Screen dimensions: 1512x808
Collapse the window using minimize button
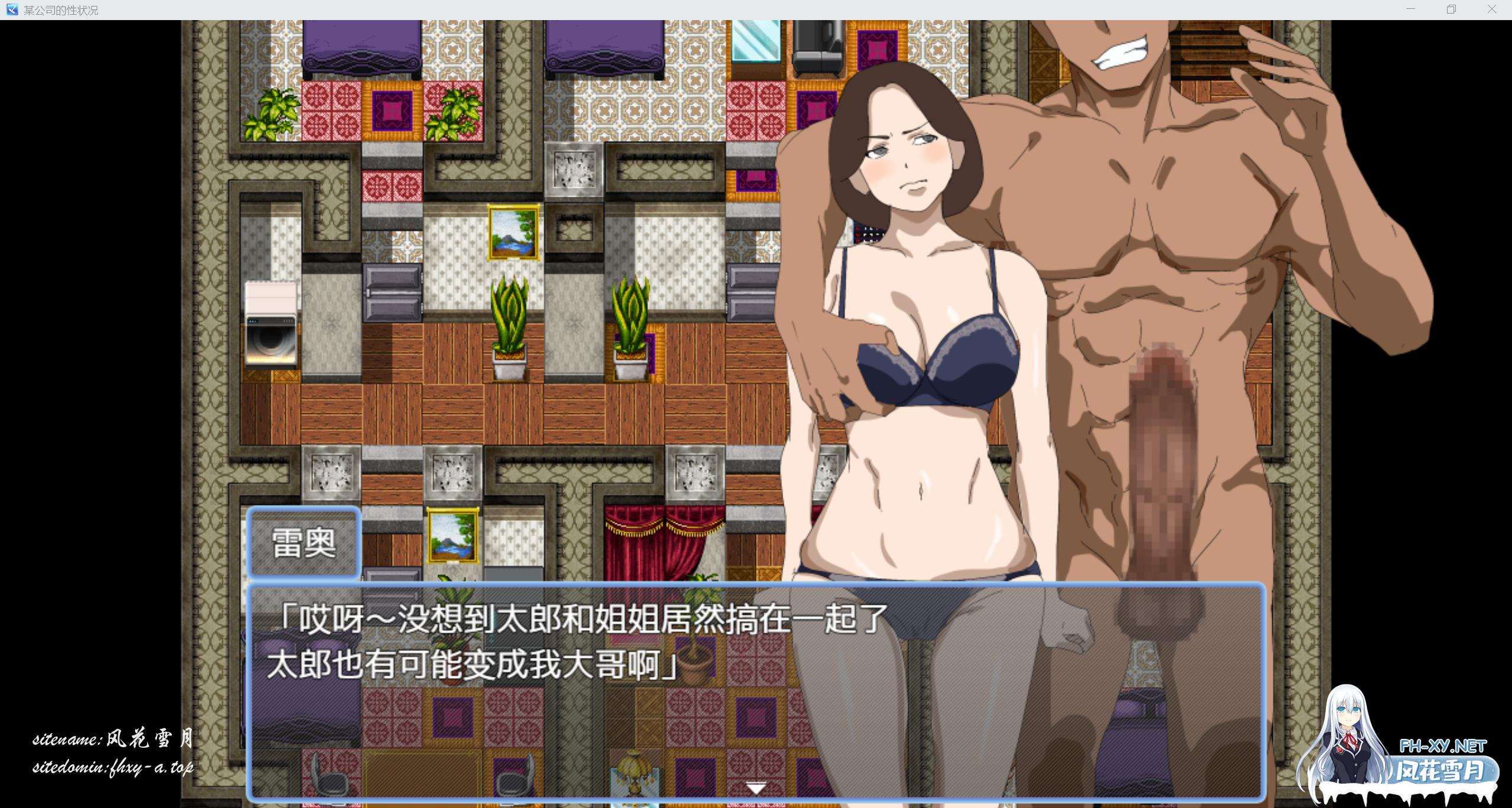pyautogui.click(x=1412, y=9)
